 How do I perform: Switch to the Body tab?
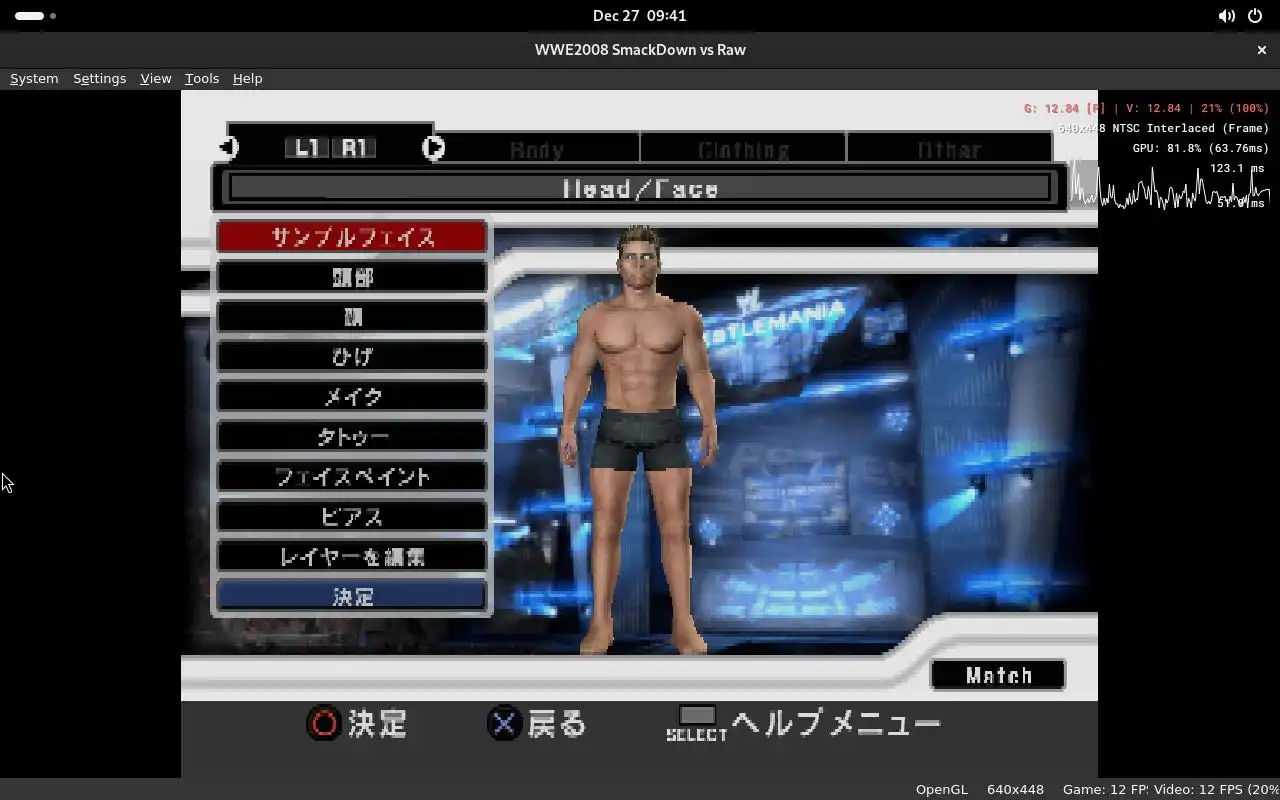coord(537,150)
